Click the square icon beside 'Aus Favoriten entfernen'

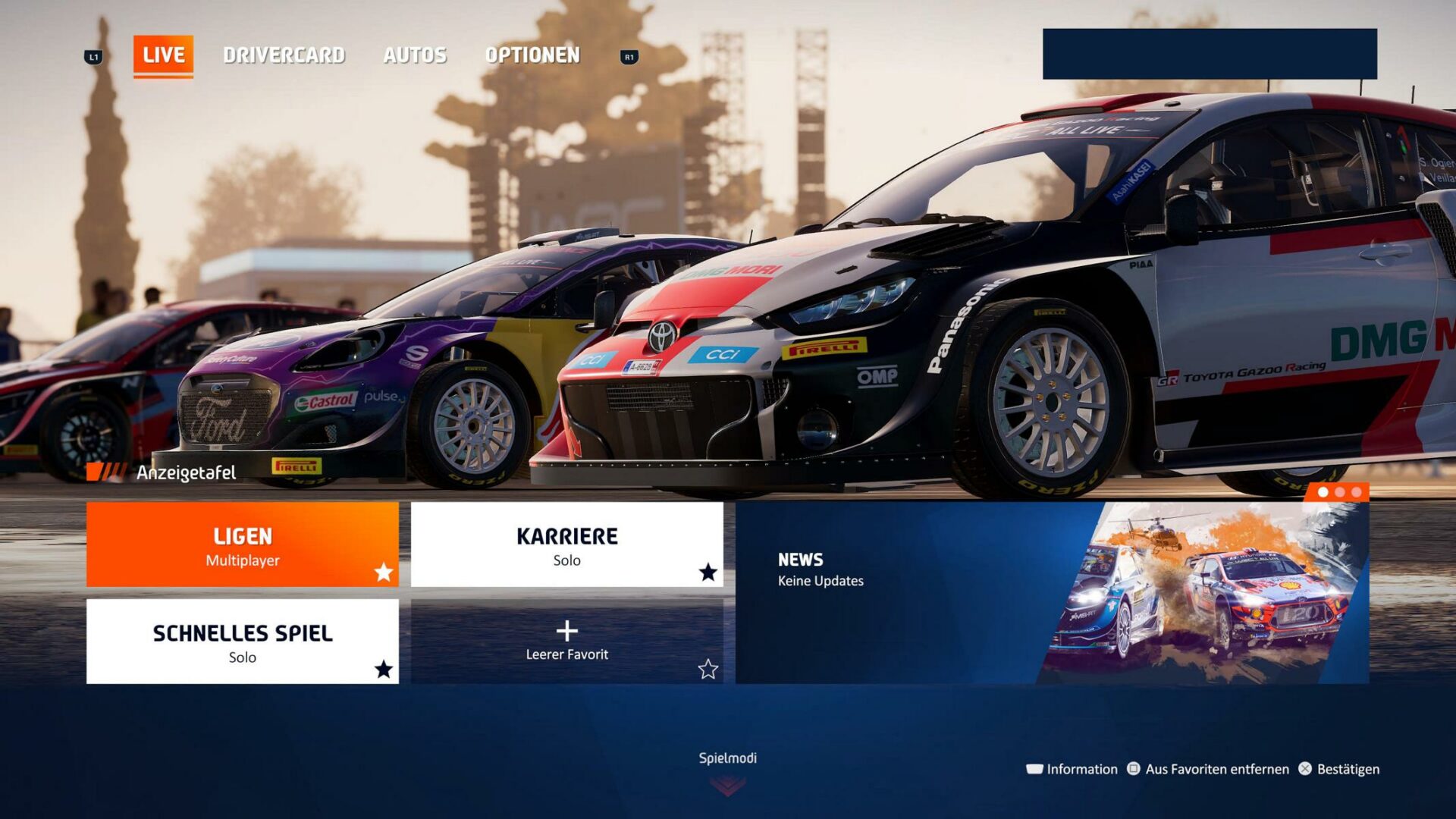[1134, 769]
